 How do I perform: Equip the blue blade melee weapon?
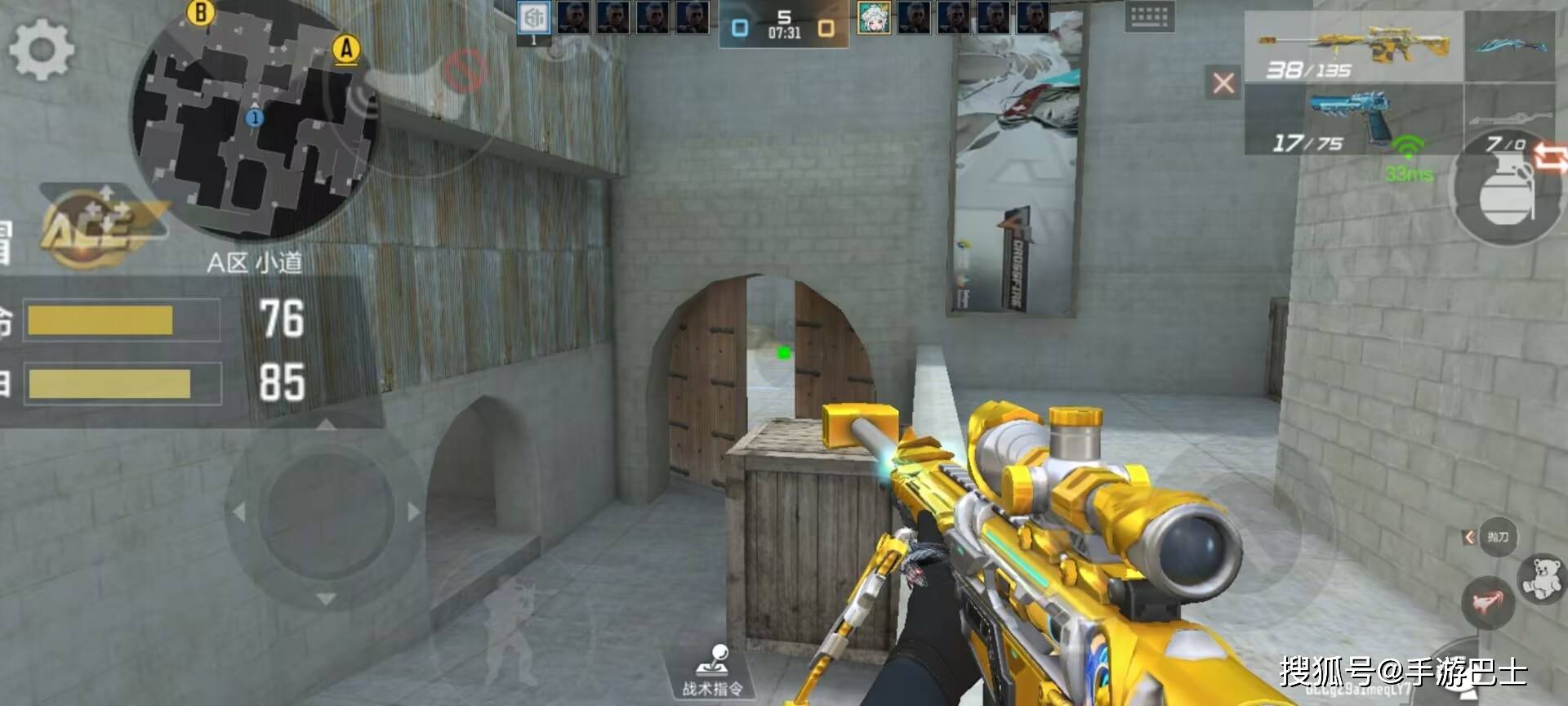[x=1509, y=46]
